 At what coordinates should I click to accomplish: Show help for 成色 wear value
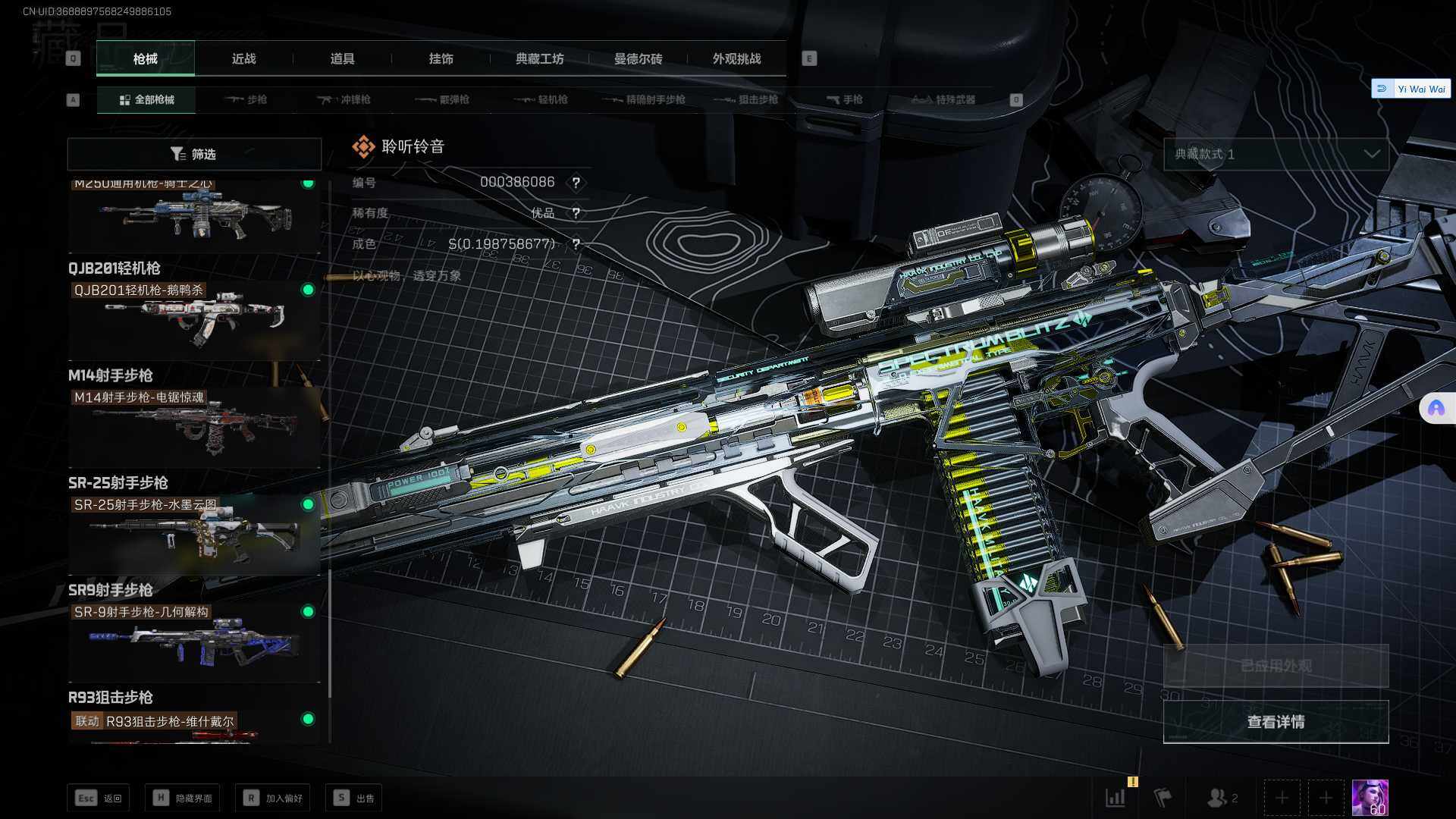(576, 244)
